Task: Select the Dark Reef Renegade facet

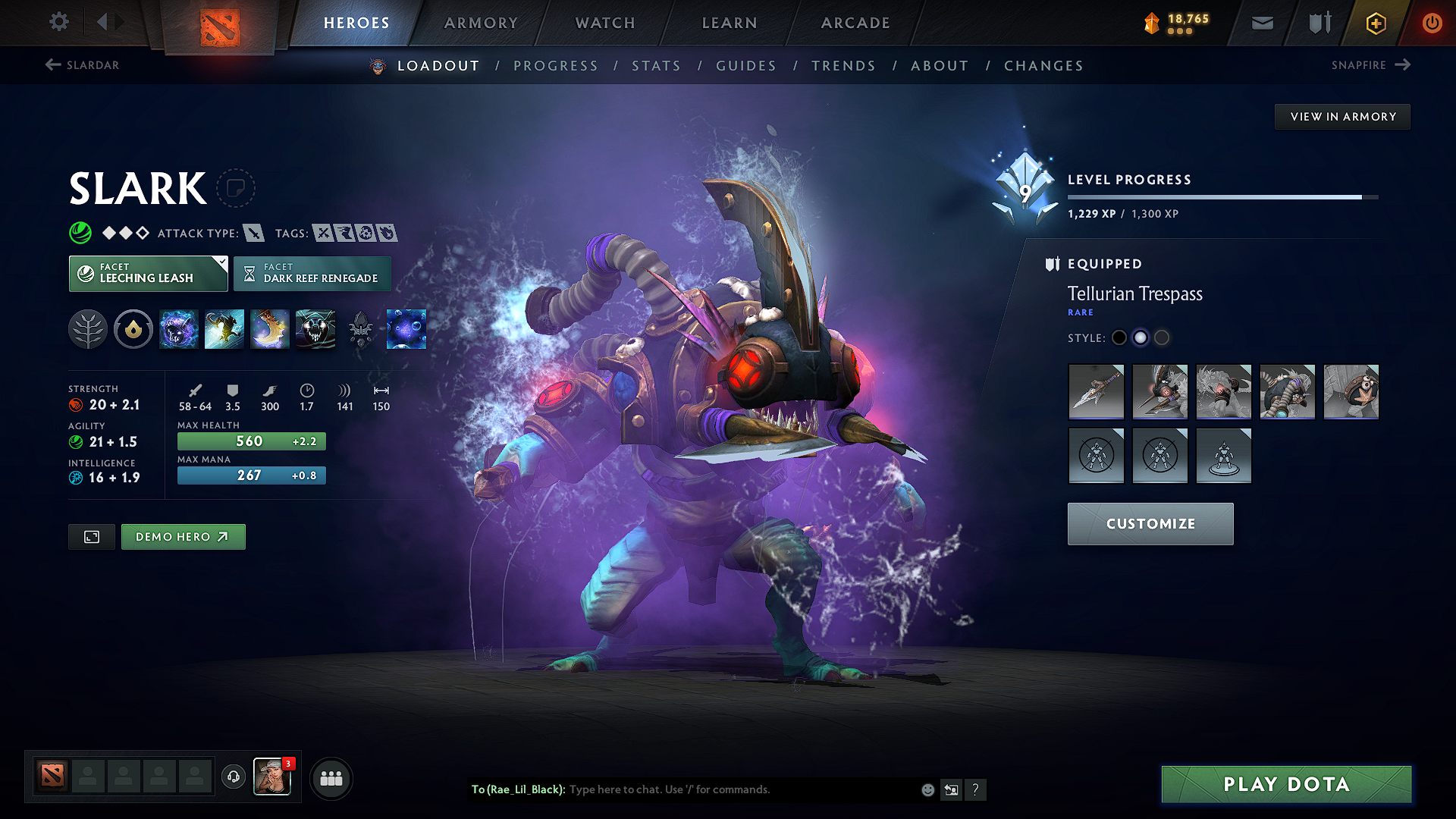Action: [x=312, y=273]
